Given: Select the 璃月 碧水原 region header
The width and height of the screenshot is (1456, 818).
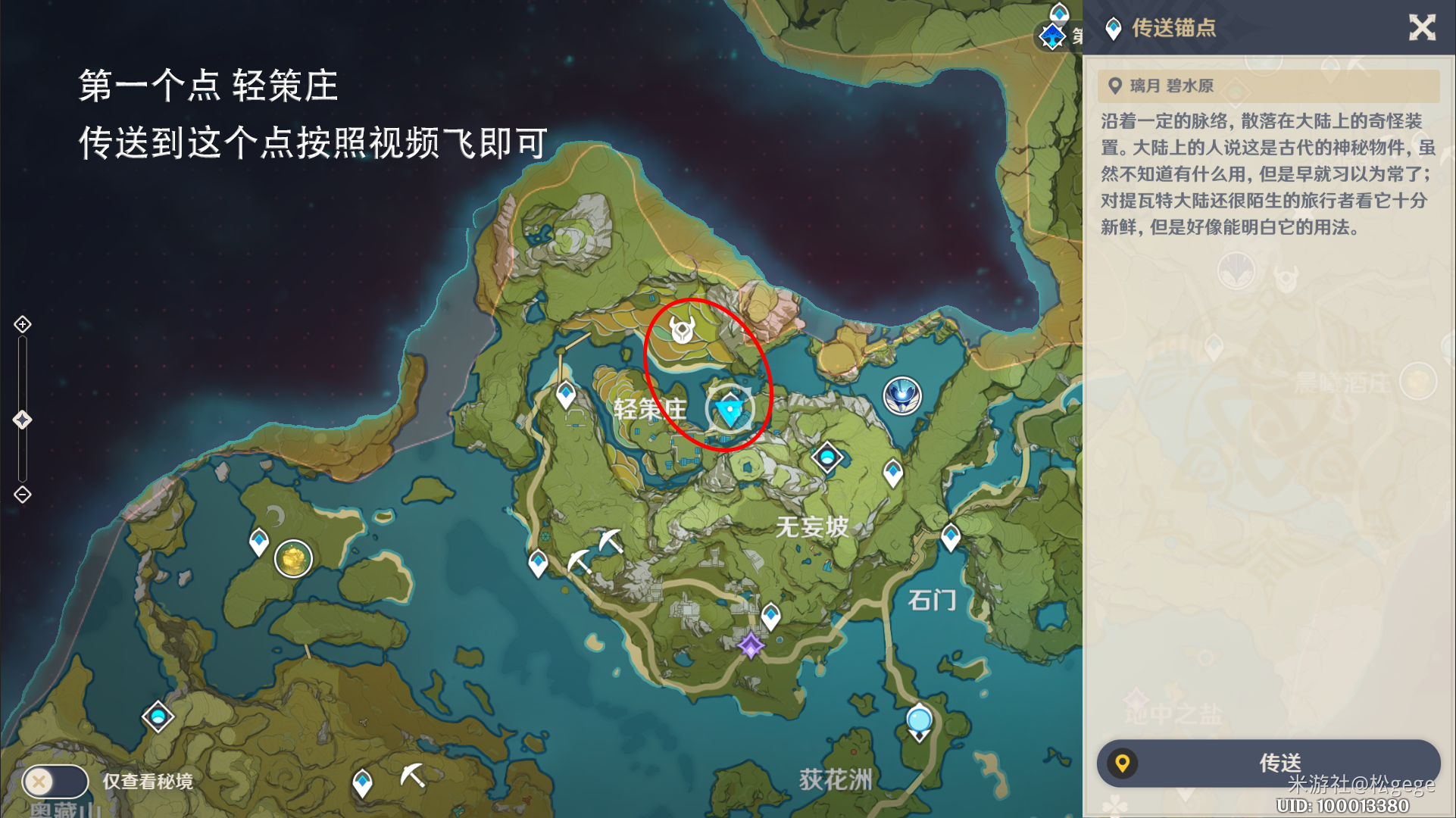Looking at the screenshot, I should tap(1182, 86).
